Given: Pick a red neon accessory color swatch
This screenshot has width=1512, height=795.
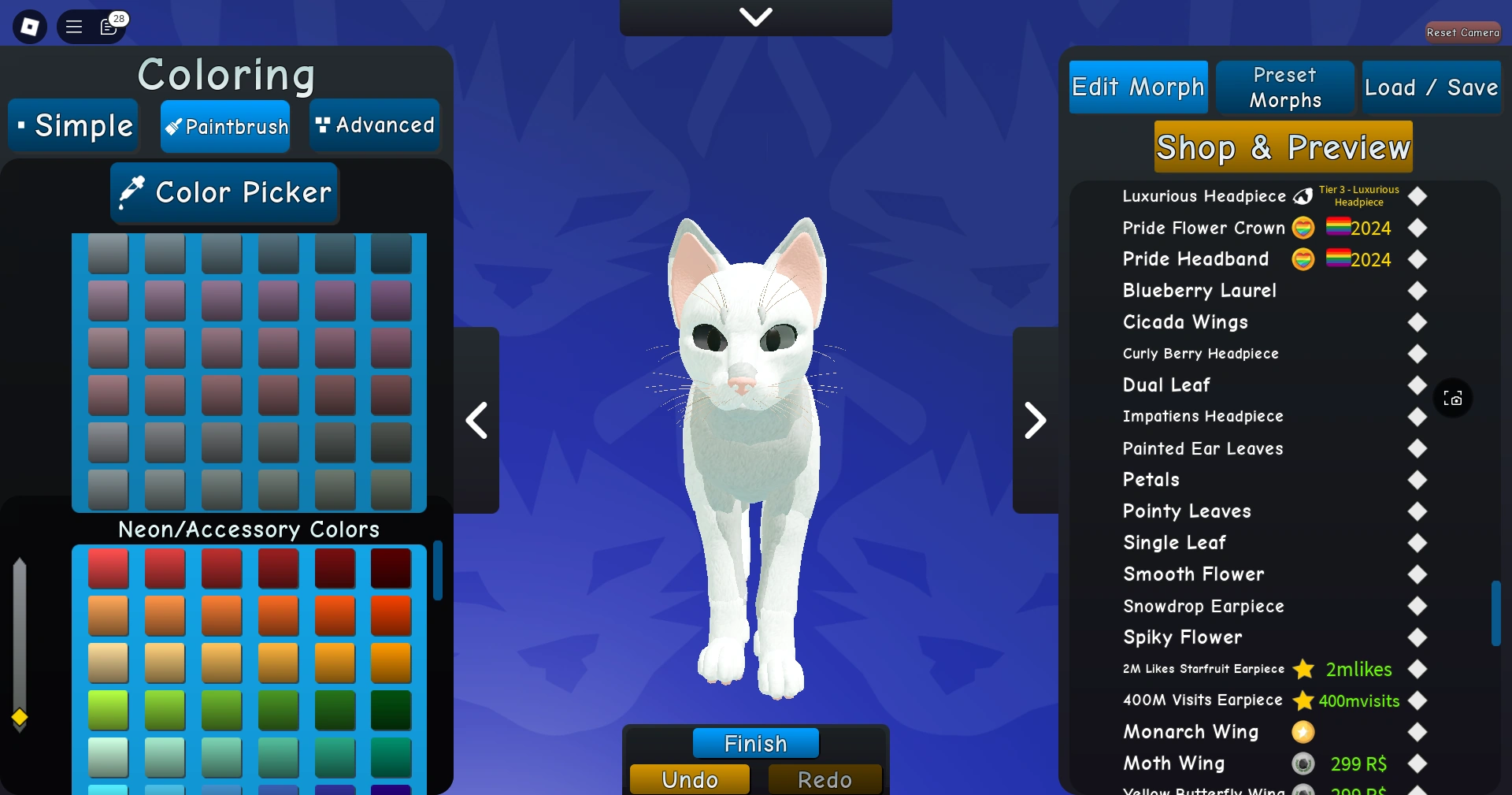Looking at the screenshot, I should (x=108, y=569).
